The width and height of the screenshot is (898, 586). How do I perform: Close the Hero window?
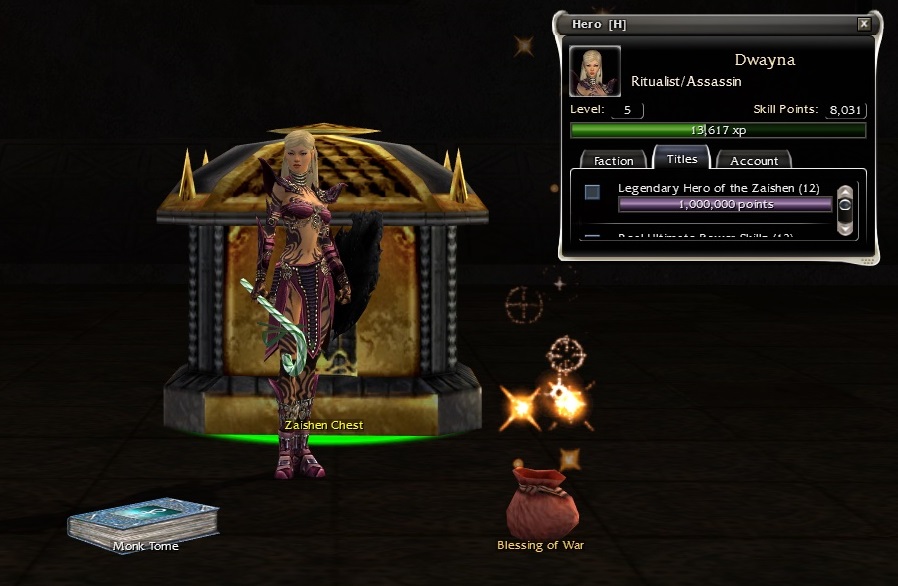[x=864, y=24]
